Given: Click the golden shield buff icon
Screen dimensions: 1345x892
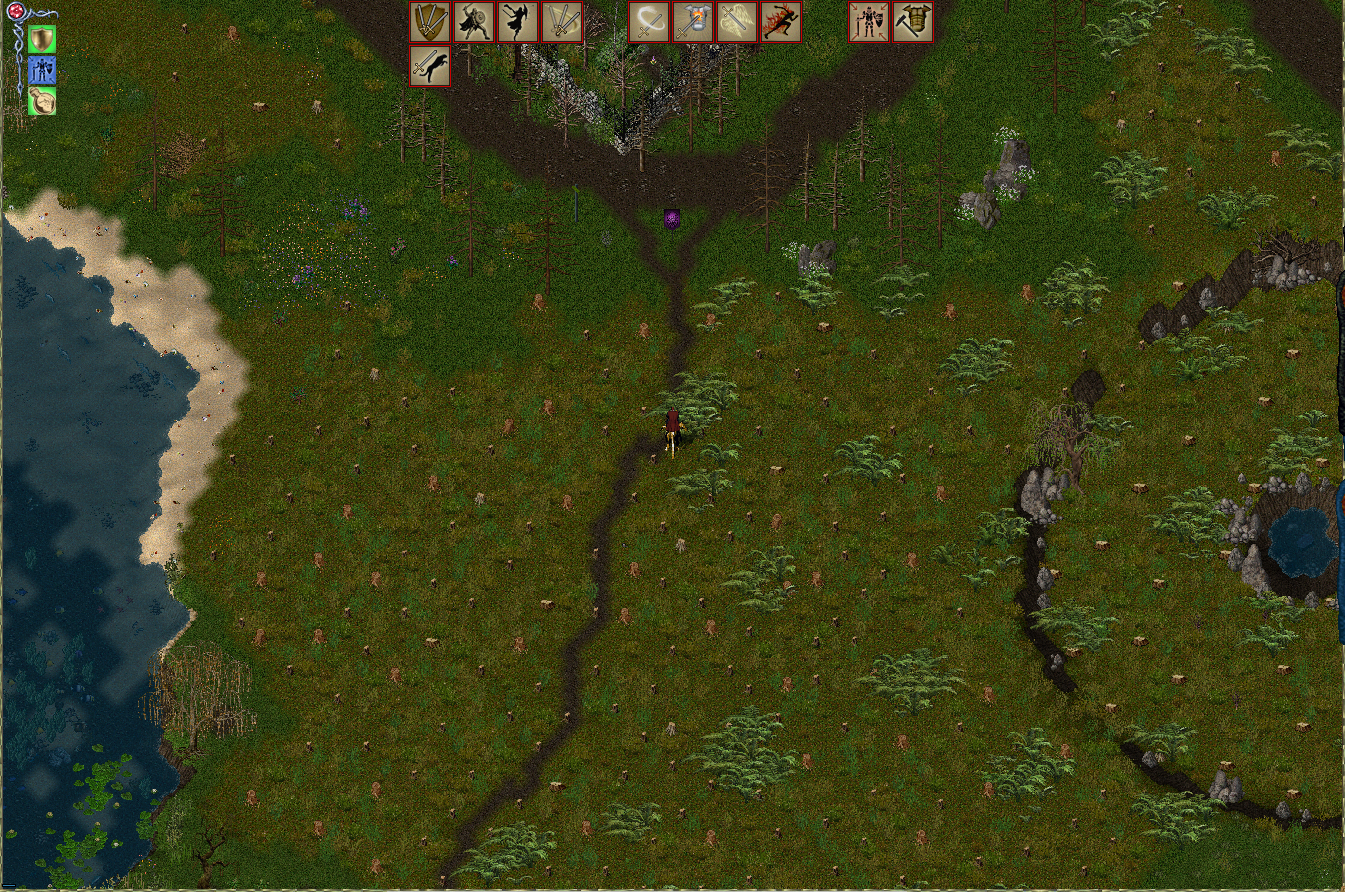Looking at the screenshot, I should (x=42, y=39).
